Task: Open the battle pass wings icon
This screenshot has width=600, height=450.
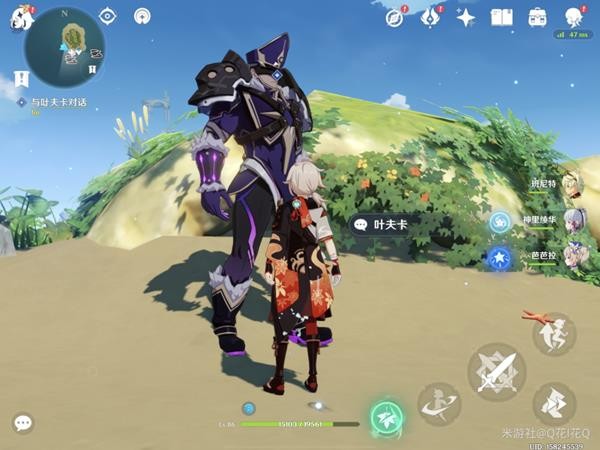Action: click(431, 17)
